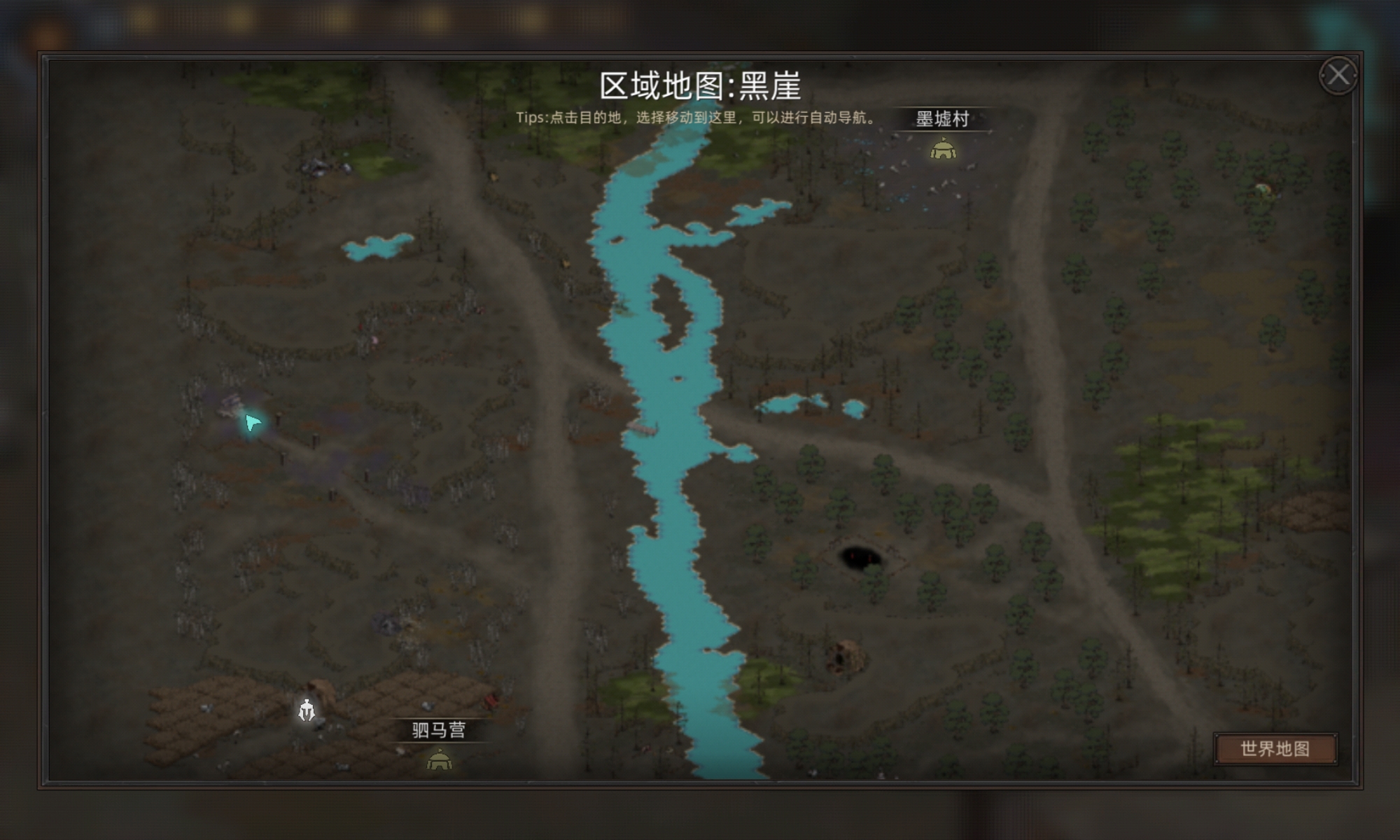Dismiss the region map with the X button
Viewport: 1400px width, 840px height.
point(1340,75)
